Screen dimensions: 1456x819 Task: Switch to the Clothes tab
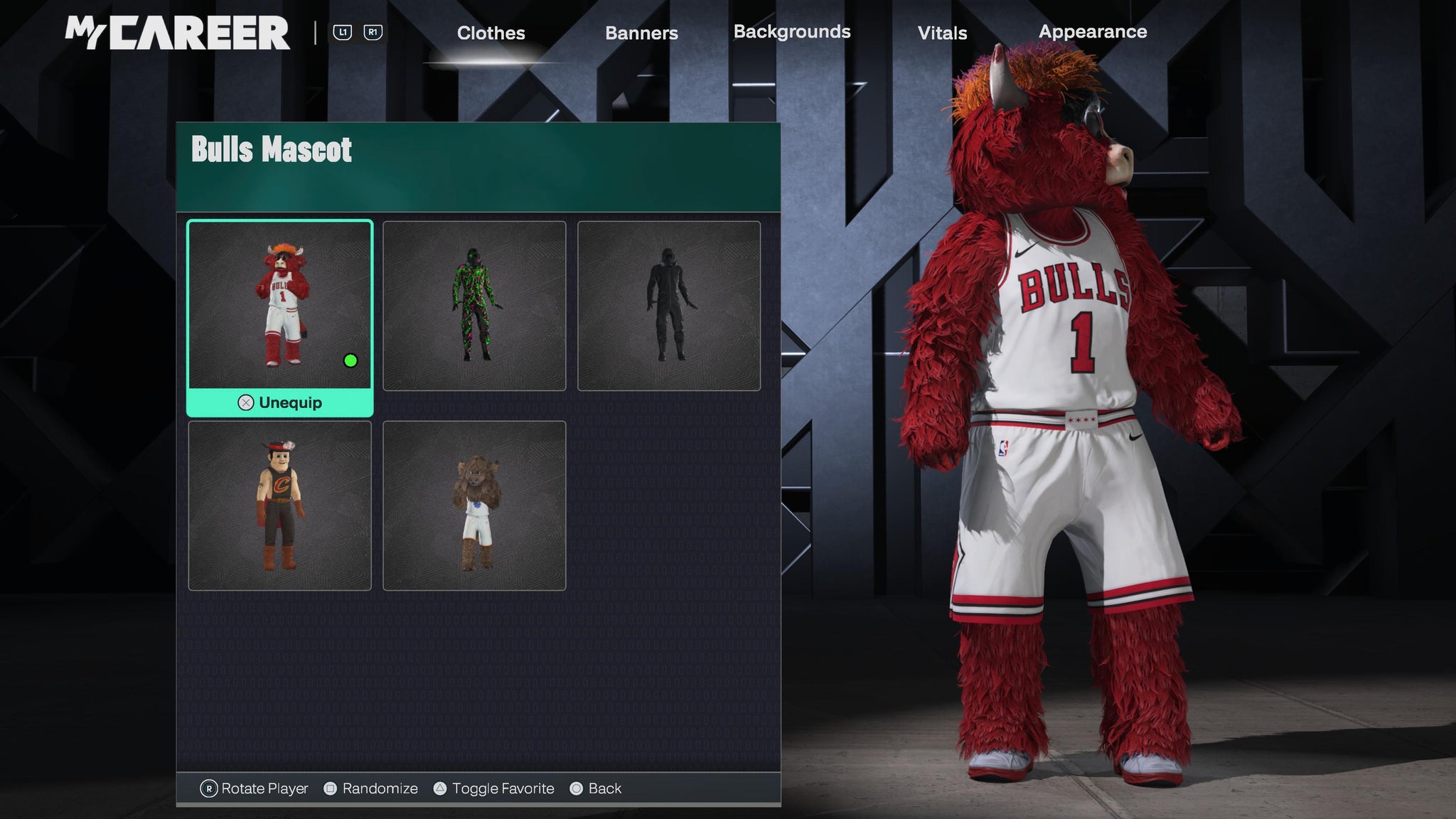click(491, 33)
